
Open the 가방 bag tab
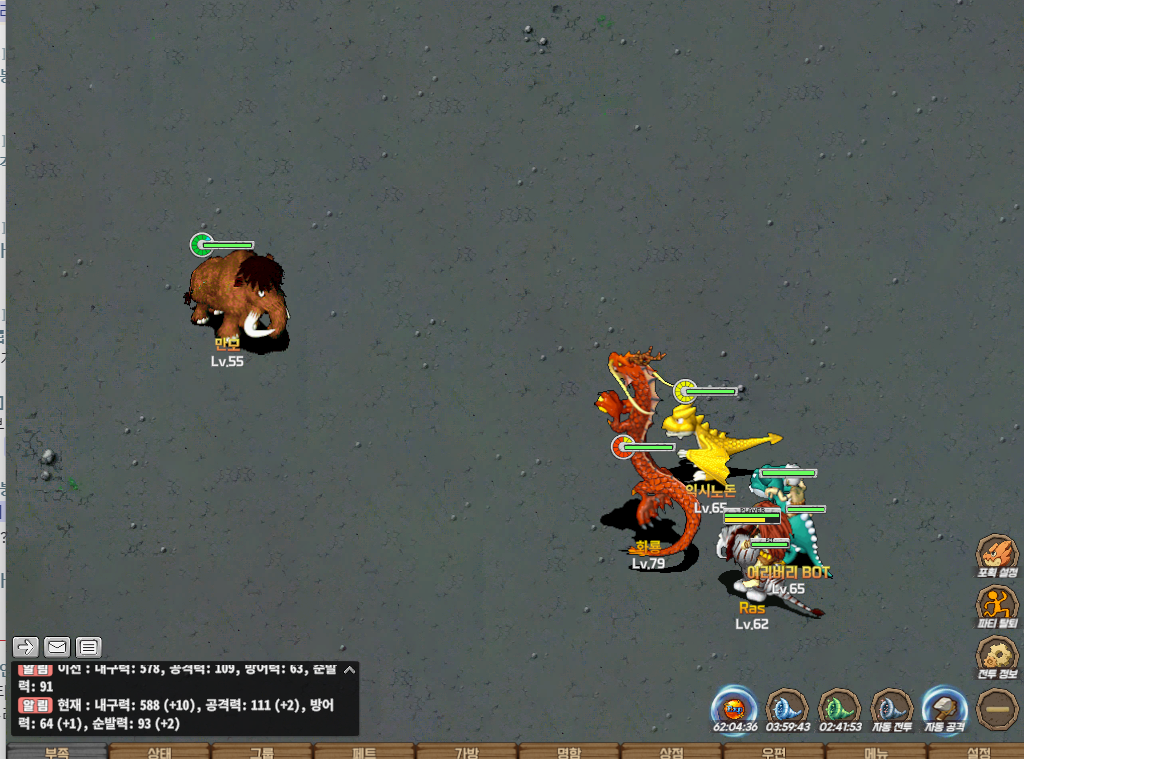click(467, 752)
